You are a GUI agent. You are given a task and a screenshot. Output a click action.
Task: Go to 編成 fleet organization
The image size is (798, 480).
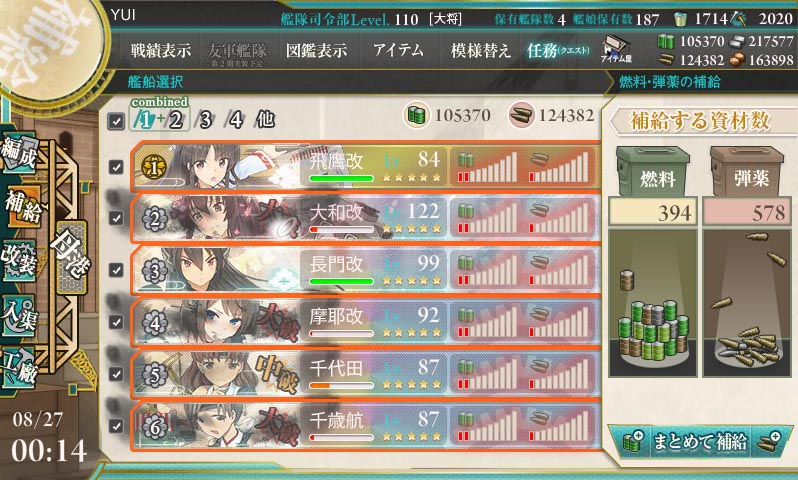[22, 154]
